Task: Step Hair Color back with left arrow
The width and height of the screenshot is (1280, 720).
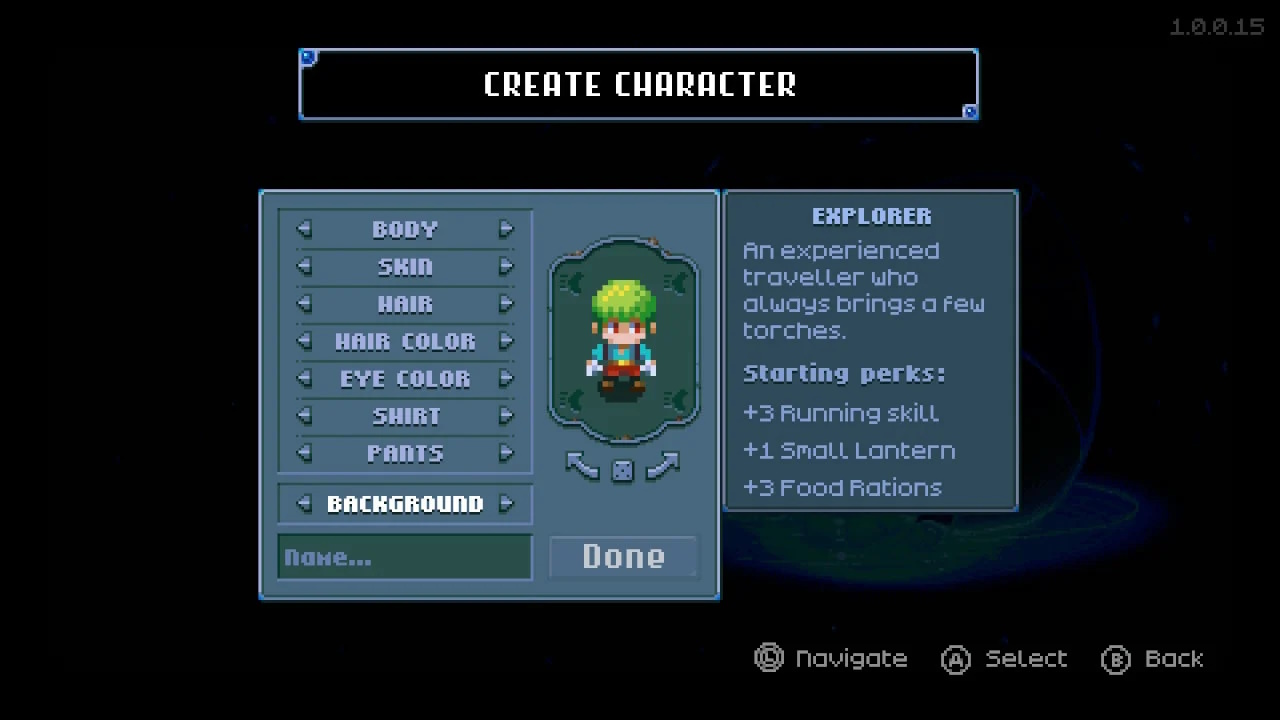Action: 304,341
